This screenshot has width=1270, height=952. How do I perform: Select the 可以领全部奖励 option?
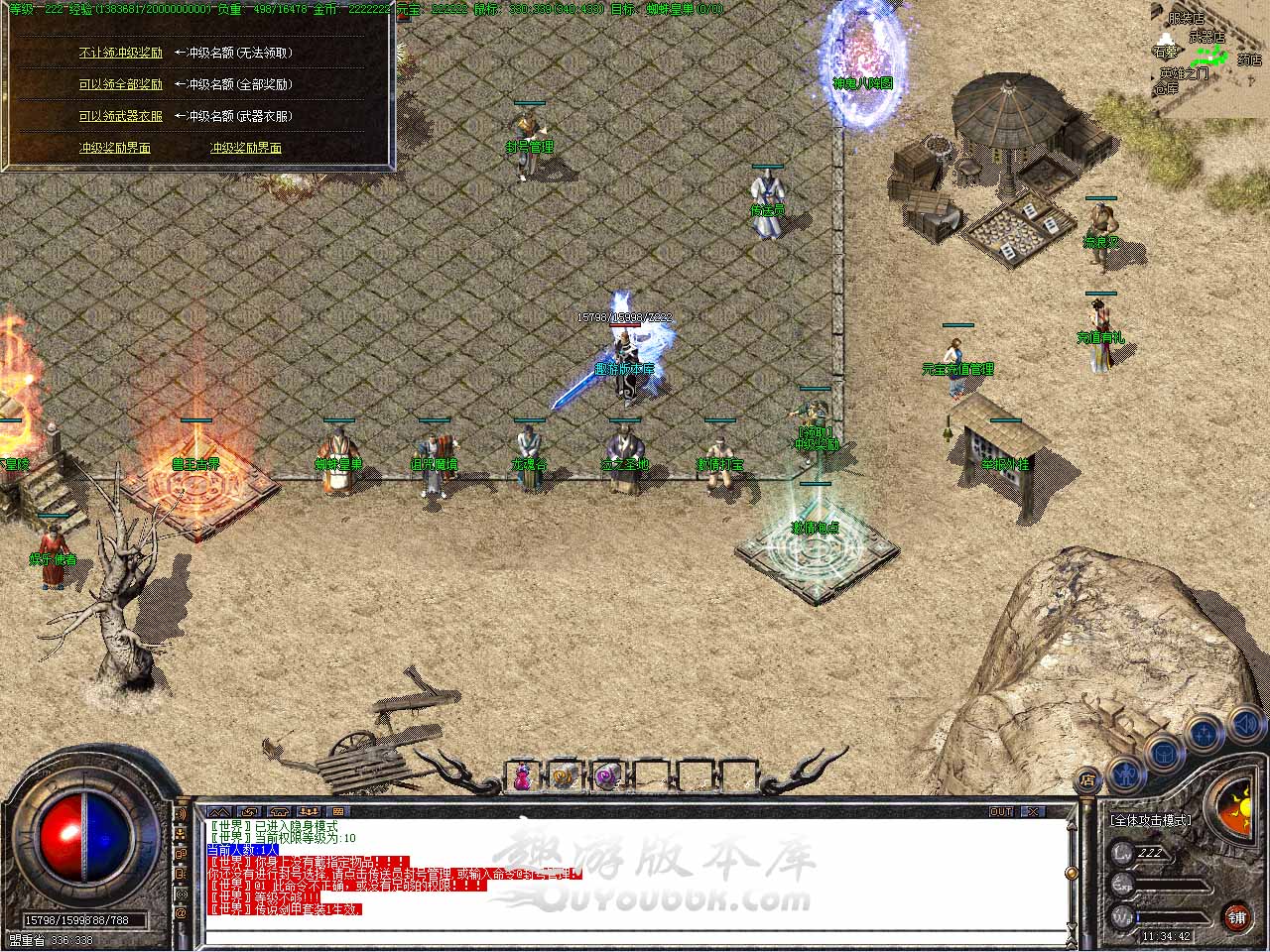point(120,84)
